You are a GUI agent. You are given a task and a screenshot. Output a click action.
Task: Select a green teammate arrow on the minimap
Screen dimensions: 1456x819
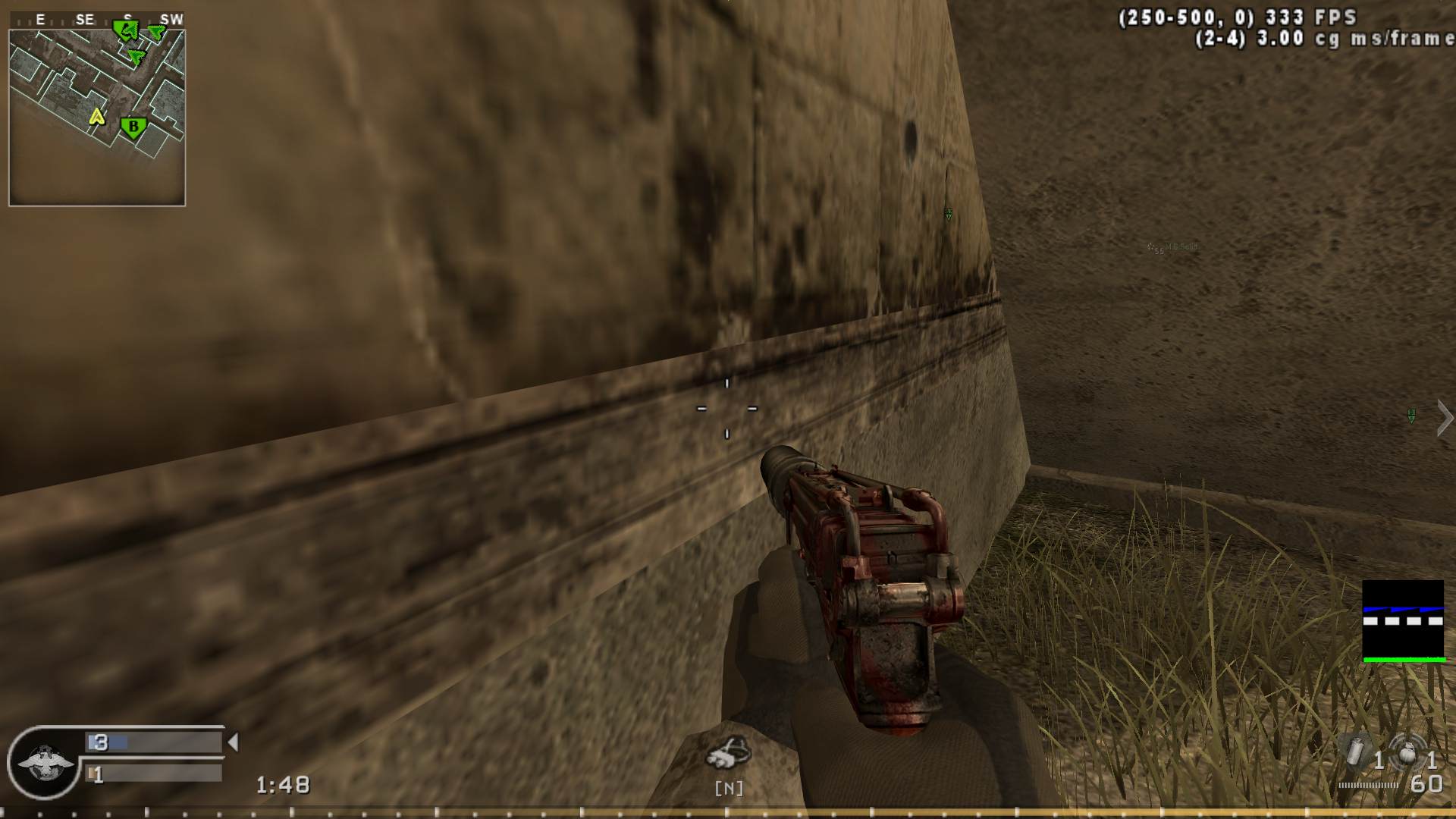[x=136, y=57]
